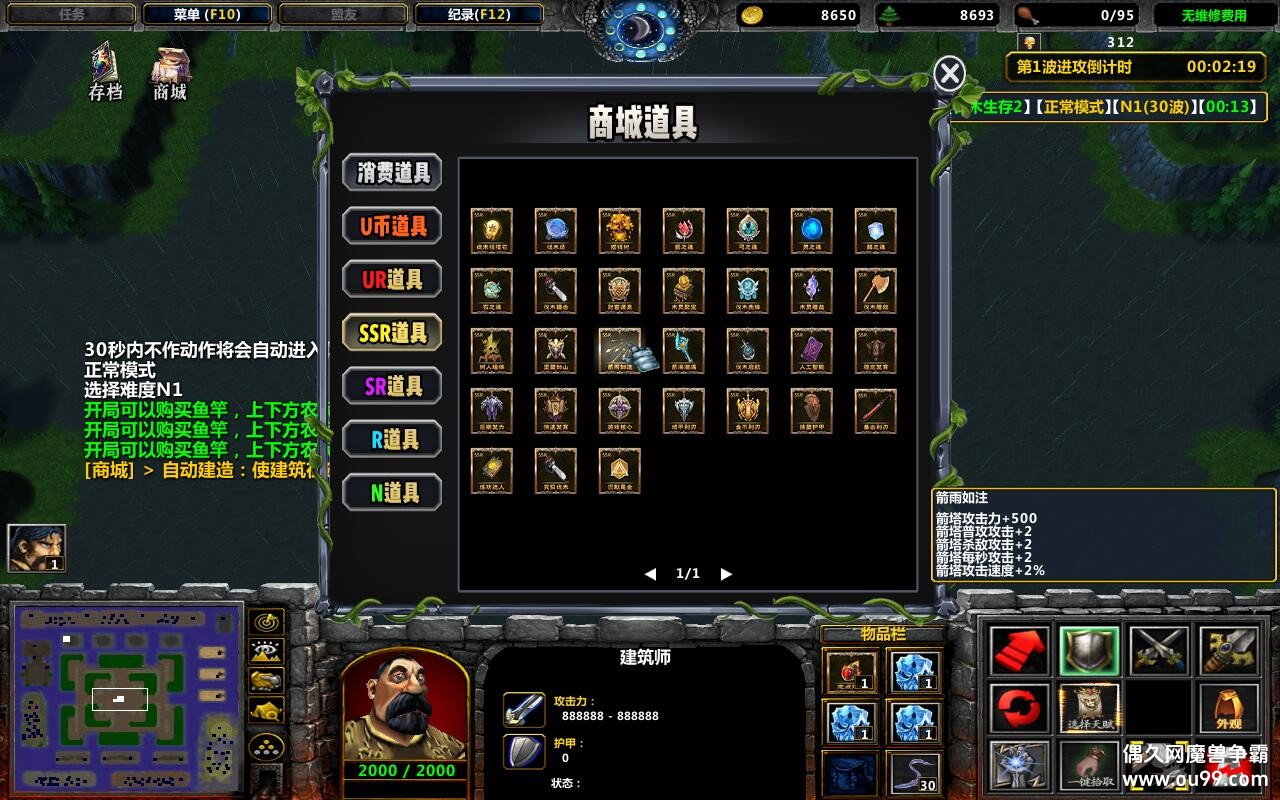Activate the 选择天赋 talent ability
Viewport: 1280px width, 800px height.
[1089, 707]
